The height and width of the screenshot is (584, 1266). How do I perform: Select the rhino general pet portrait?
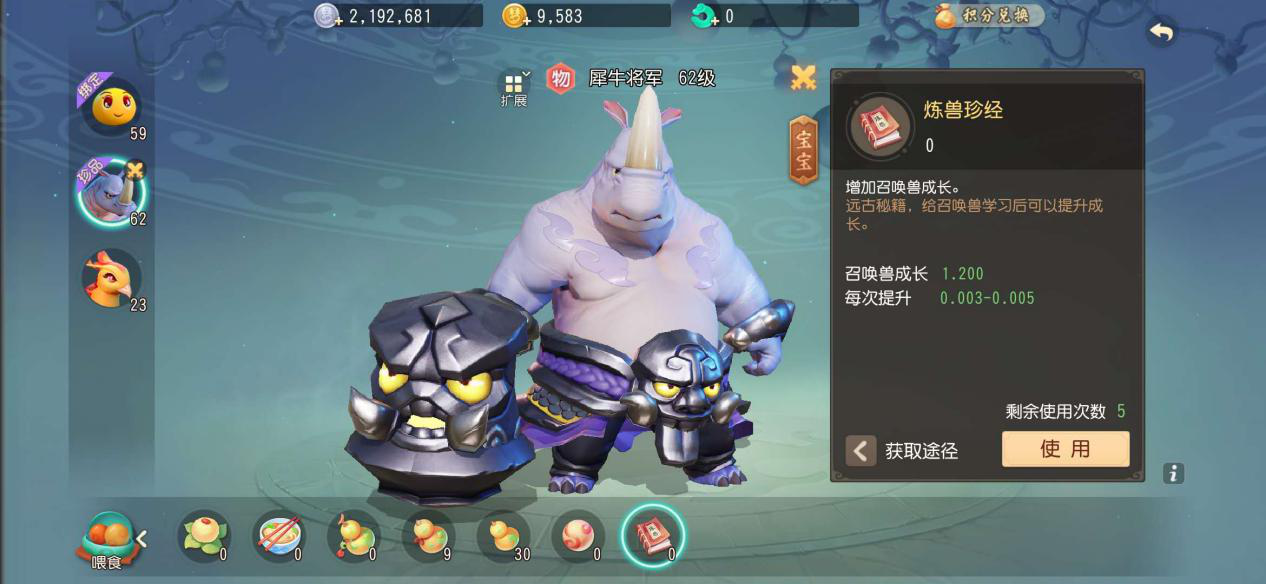[x=110, y=193]
